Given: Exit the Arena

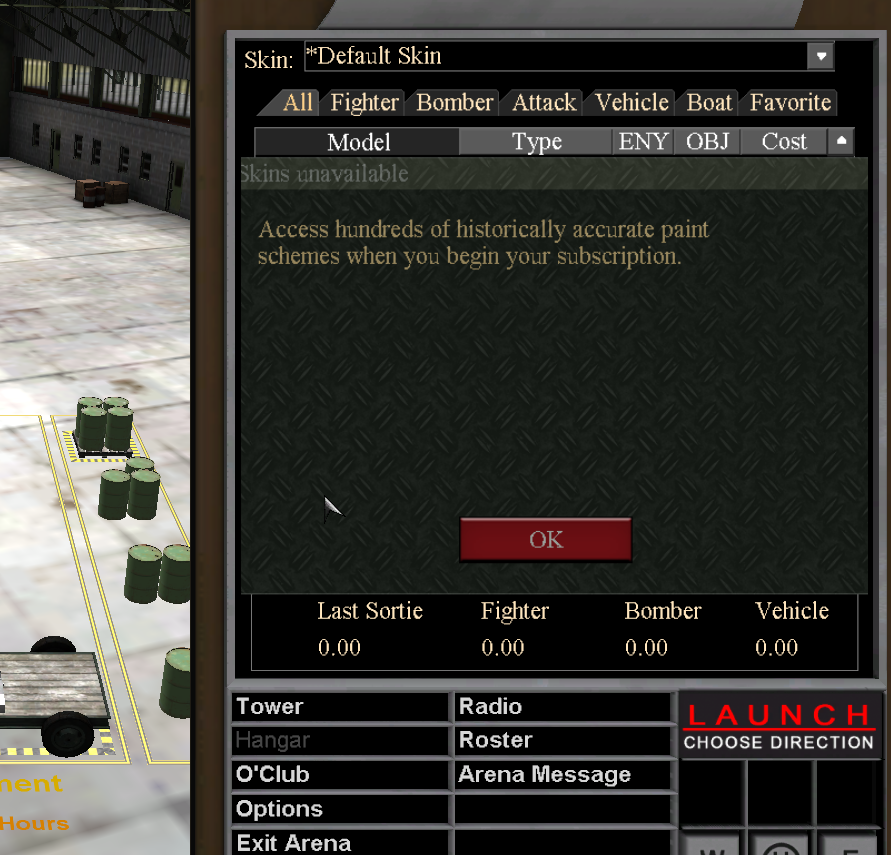Looking at the screenshot, I should point(340,843).
